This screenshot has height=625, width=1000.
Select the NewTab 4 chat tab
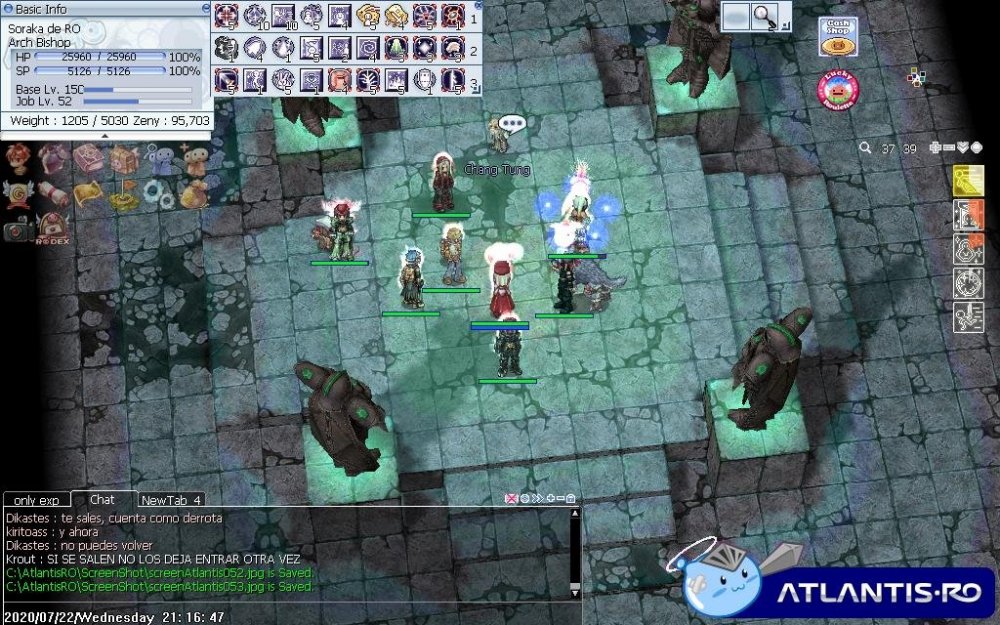coord(171,499)
